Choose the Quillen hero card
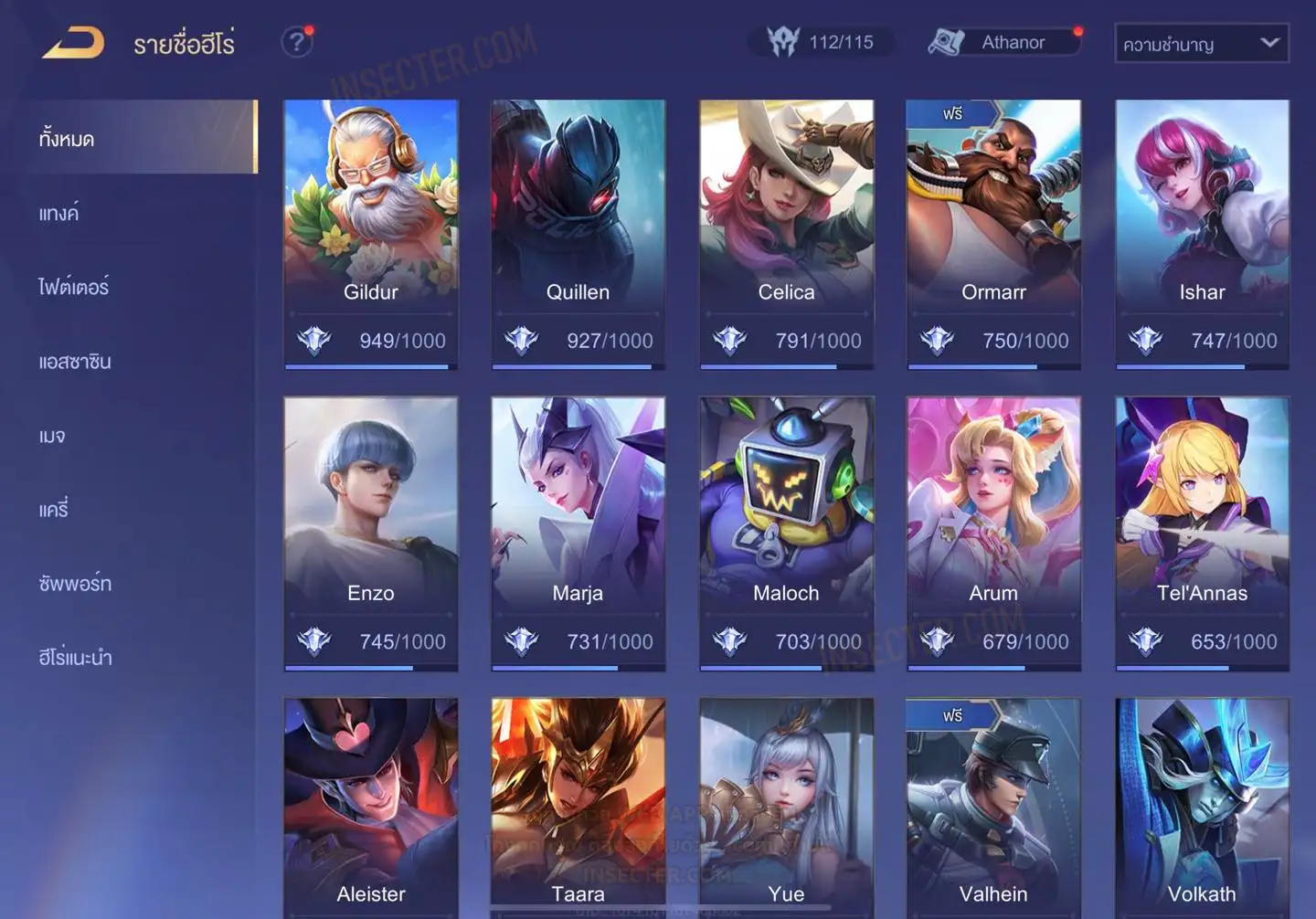 (x=578, y=233)
